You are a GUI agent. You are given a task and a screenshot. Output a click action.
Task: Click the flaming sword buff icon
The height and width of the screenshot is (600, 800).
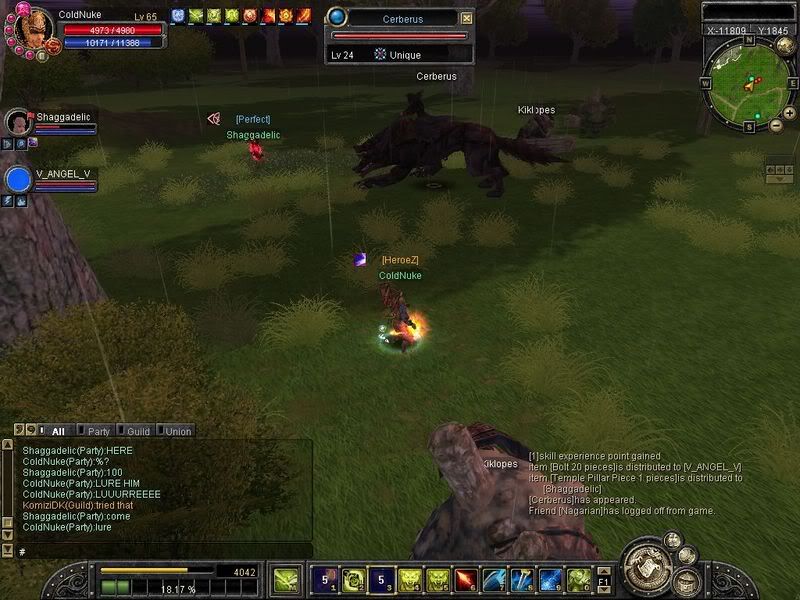[304, 16]
